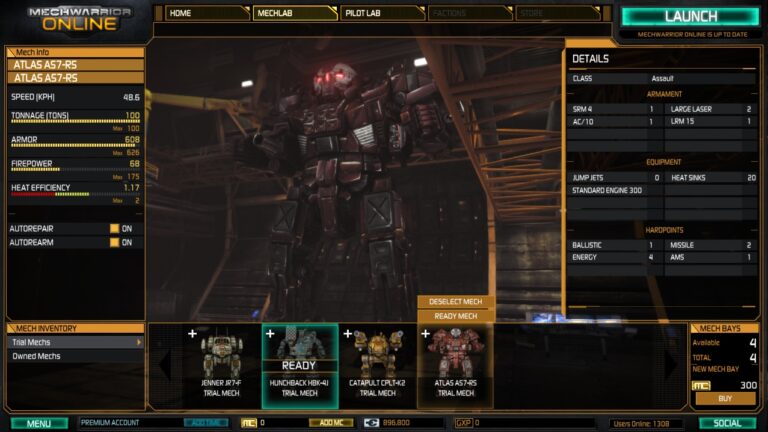
Task: Click the Deselect Mech button
Action: click(455, 302)
